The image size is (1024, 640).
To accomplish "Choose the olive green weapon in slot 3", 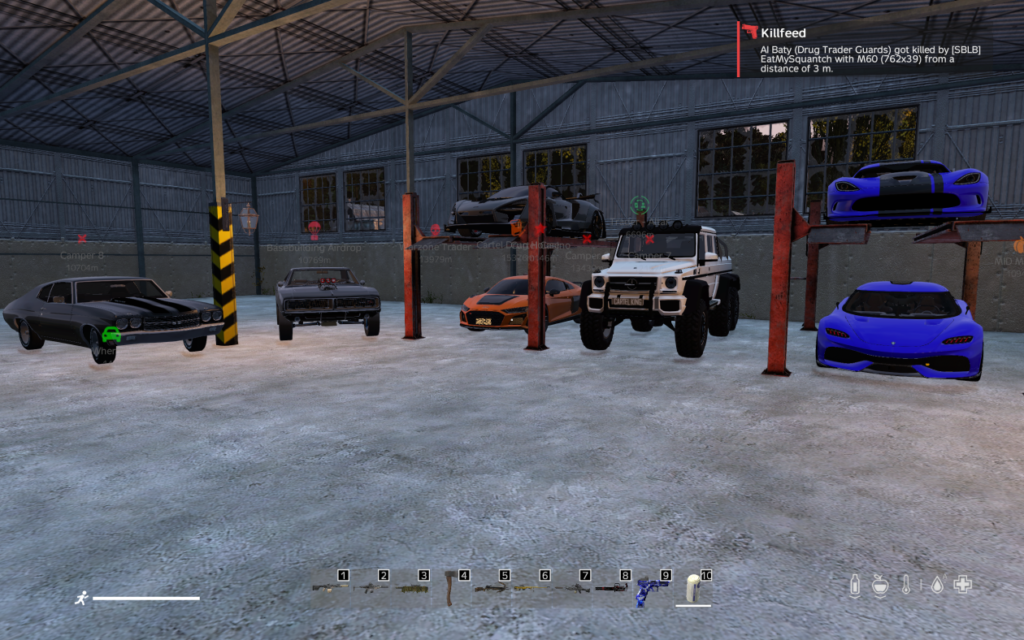I will (410, 588).
